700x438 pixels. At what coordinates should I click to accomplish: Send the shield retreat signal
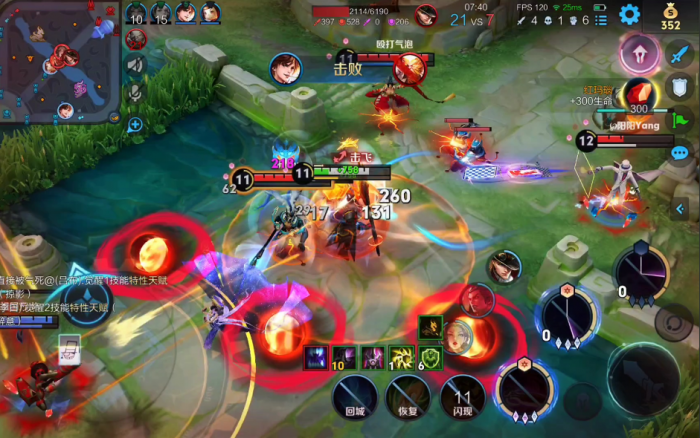pos(680,87)
